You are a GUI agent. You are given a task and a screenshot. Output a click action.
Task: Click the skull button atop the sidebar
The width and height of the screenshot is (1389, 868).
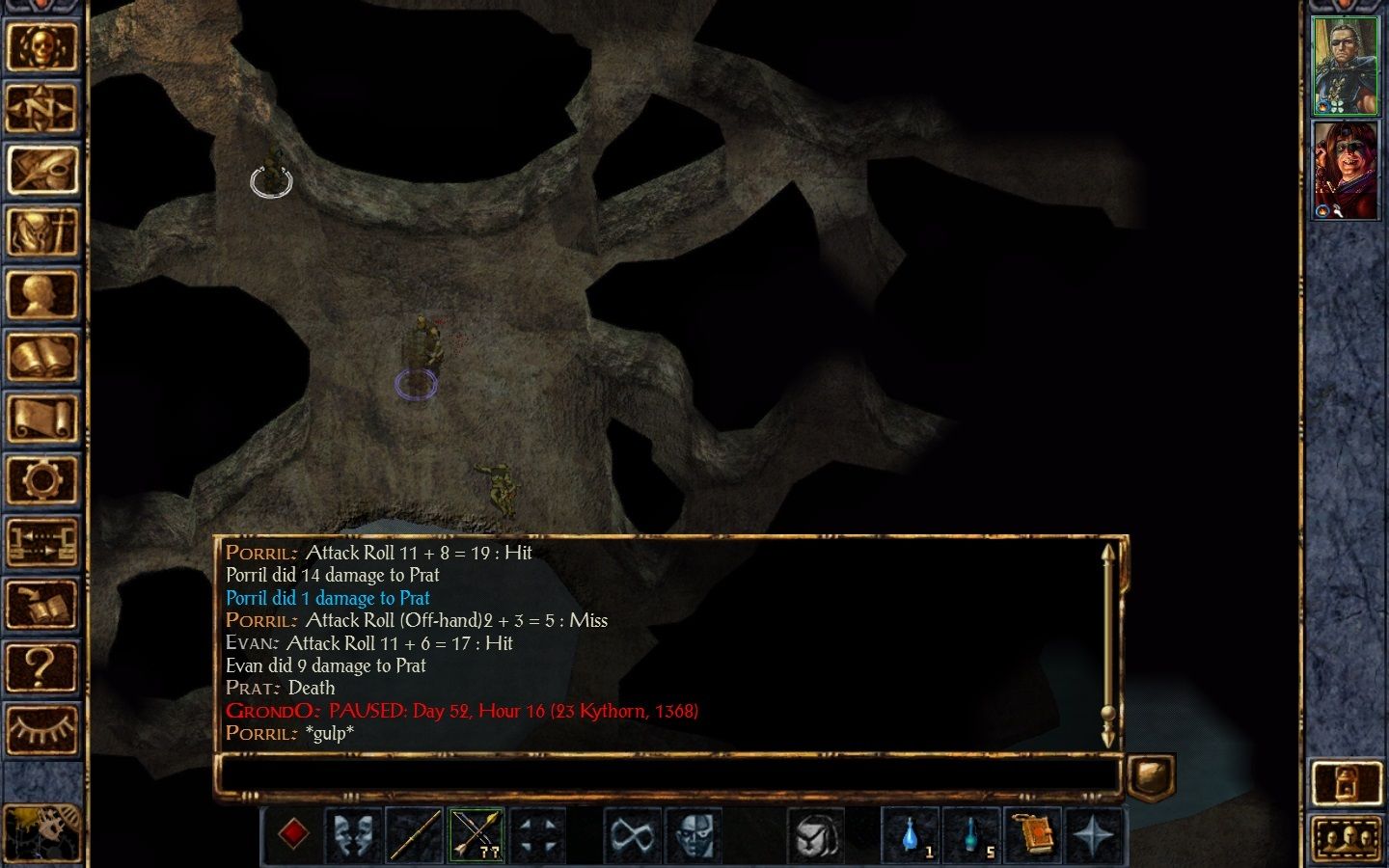pyautogui.click(x=41, y=45)
